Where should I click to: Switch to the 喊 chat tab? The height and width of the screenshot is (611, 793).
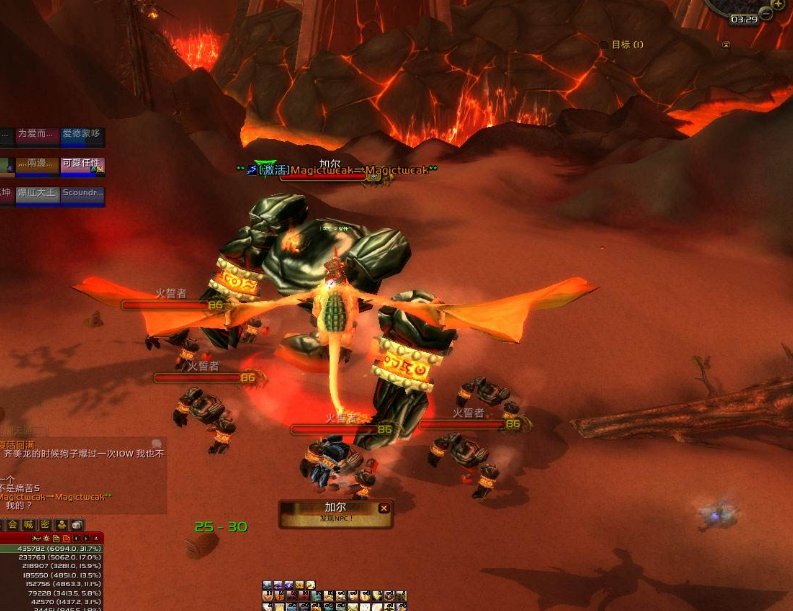[29, 525]
